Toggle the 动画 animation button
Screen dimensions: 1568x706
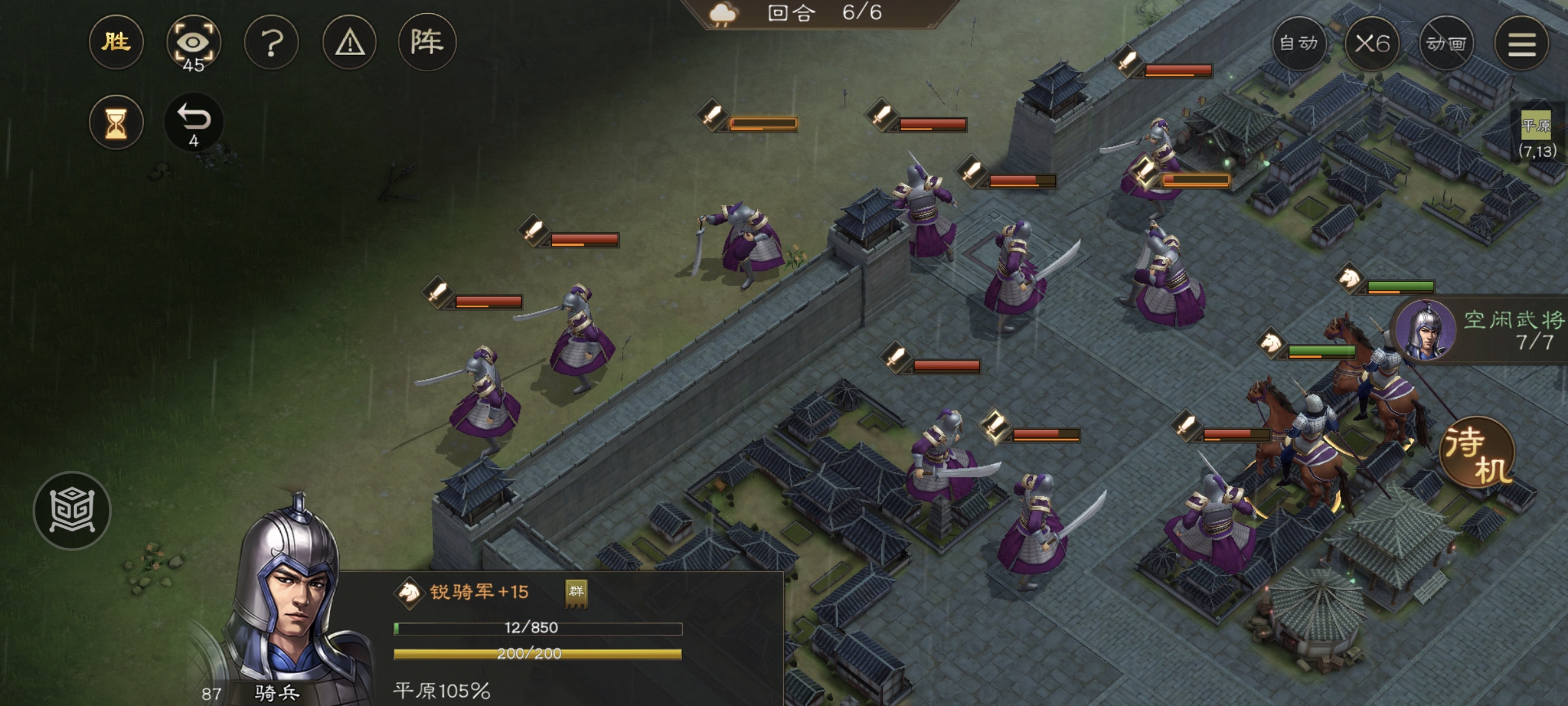point(1446,44)
